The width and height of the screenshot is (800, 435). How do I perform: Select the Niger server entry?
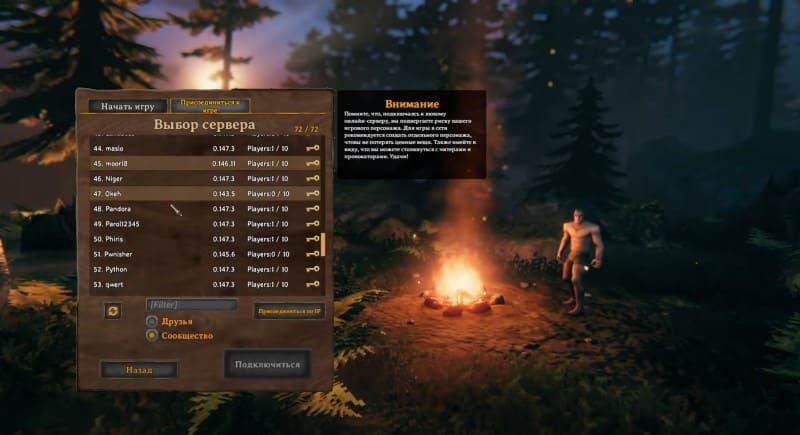coord(200,178)
